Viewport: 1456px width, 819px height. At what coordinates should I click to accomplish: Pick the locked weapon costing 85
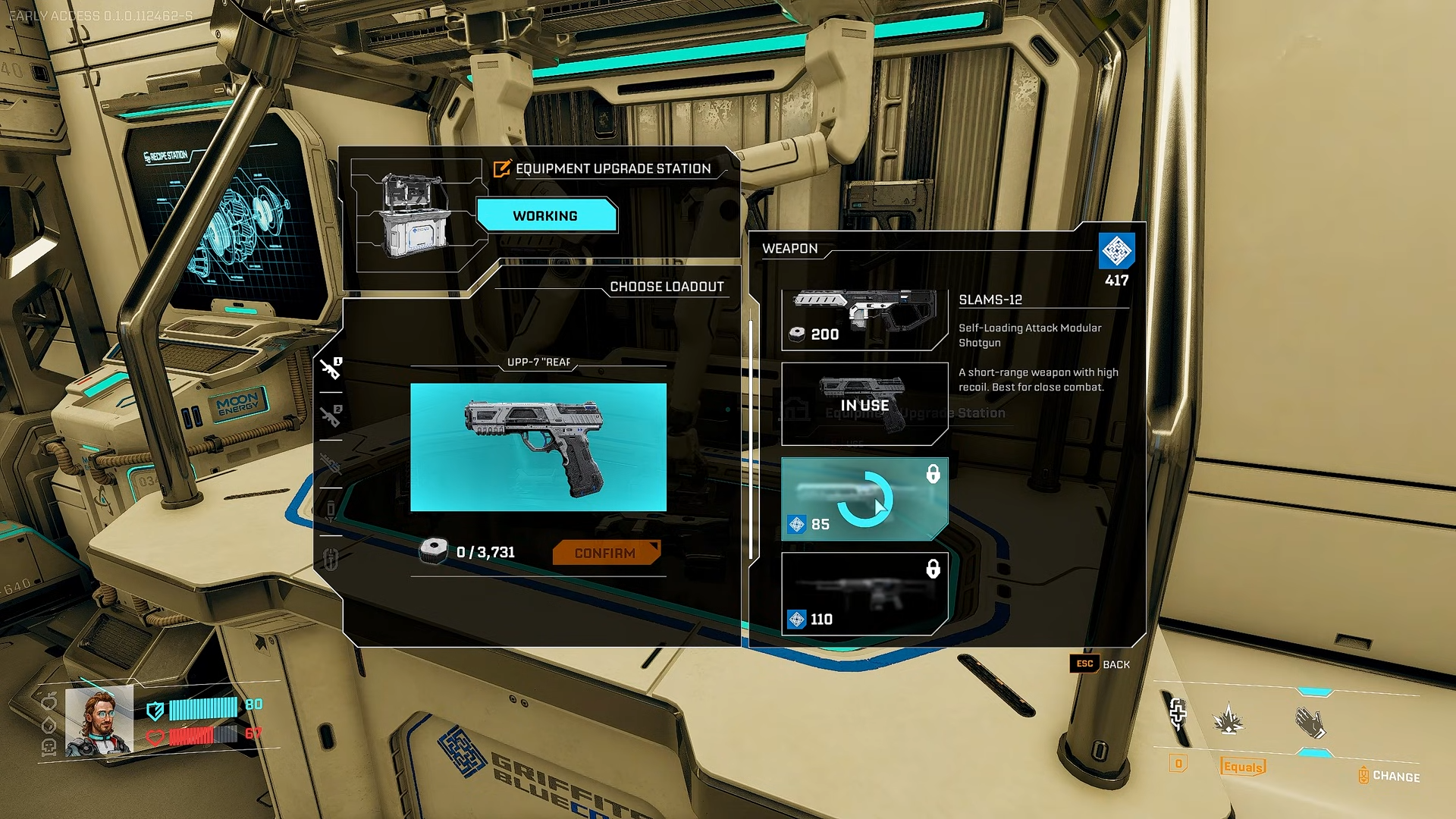pos(864,499)
